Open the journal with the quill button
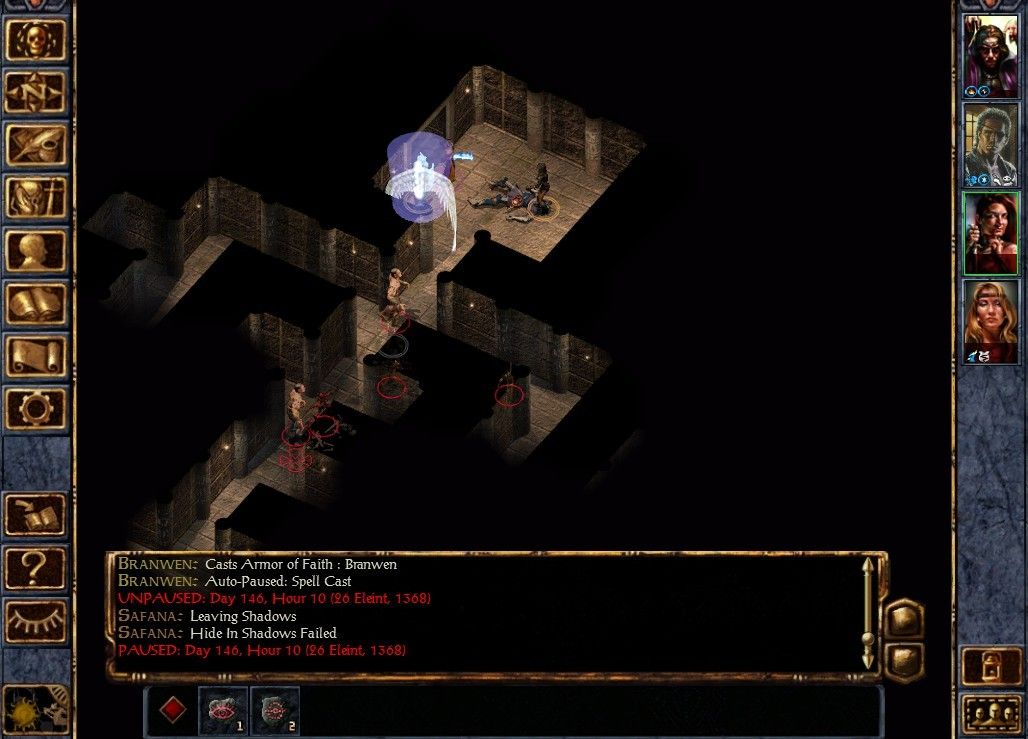This screenshot has width=1028, height=739. tap(36, 145)
